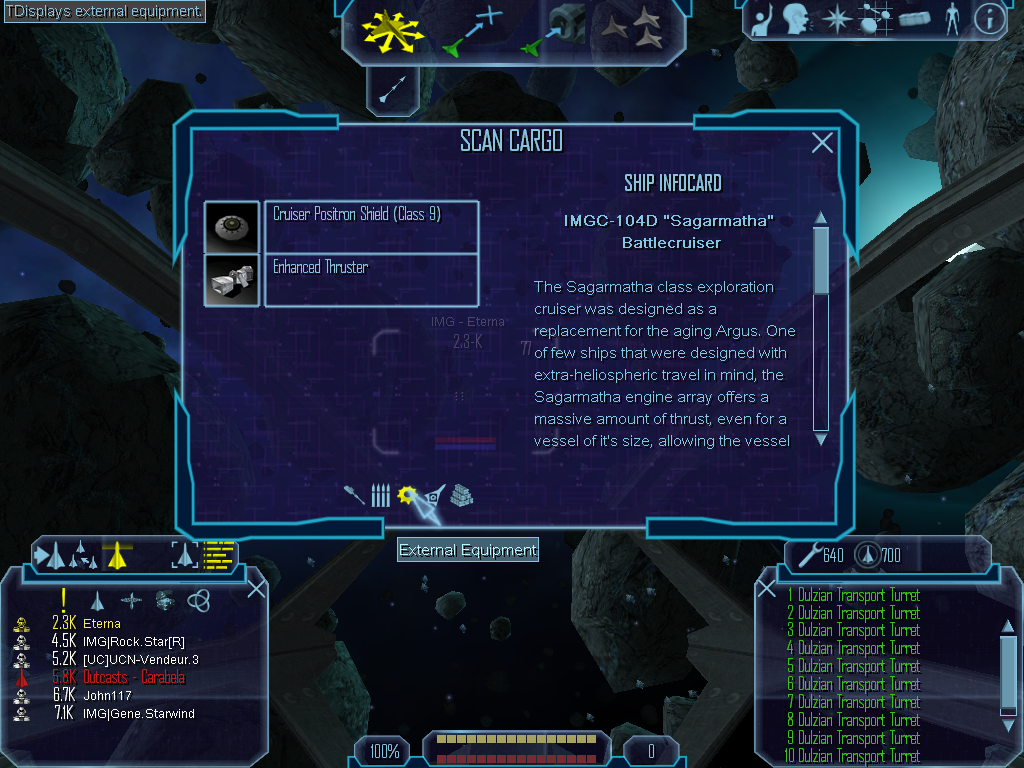Image resolution: width=1024 pixels, height=768 pixels.
Task: Open the character figure icon
Action: (x=951, y=19)
